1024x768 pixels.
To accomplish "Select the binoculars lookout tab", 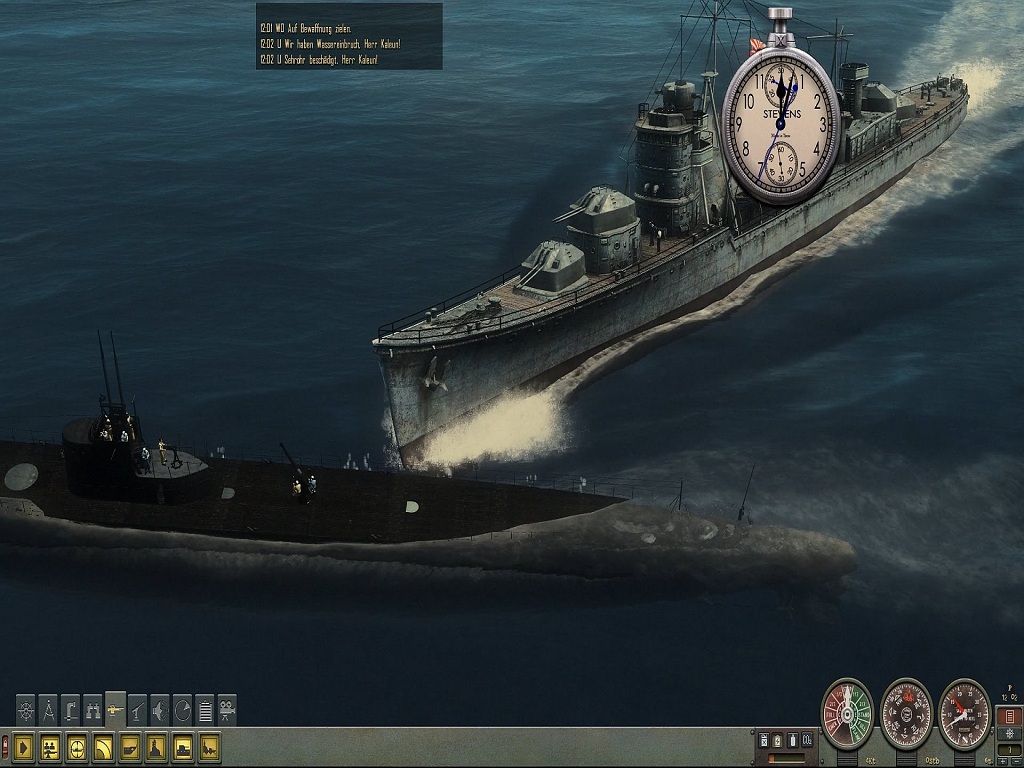I will [x=93, y=710].
